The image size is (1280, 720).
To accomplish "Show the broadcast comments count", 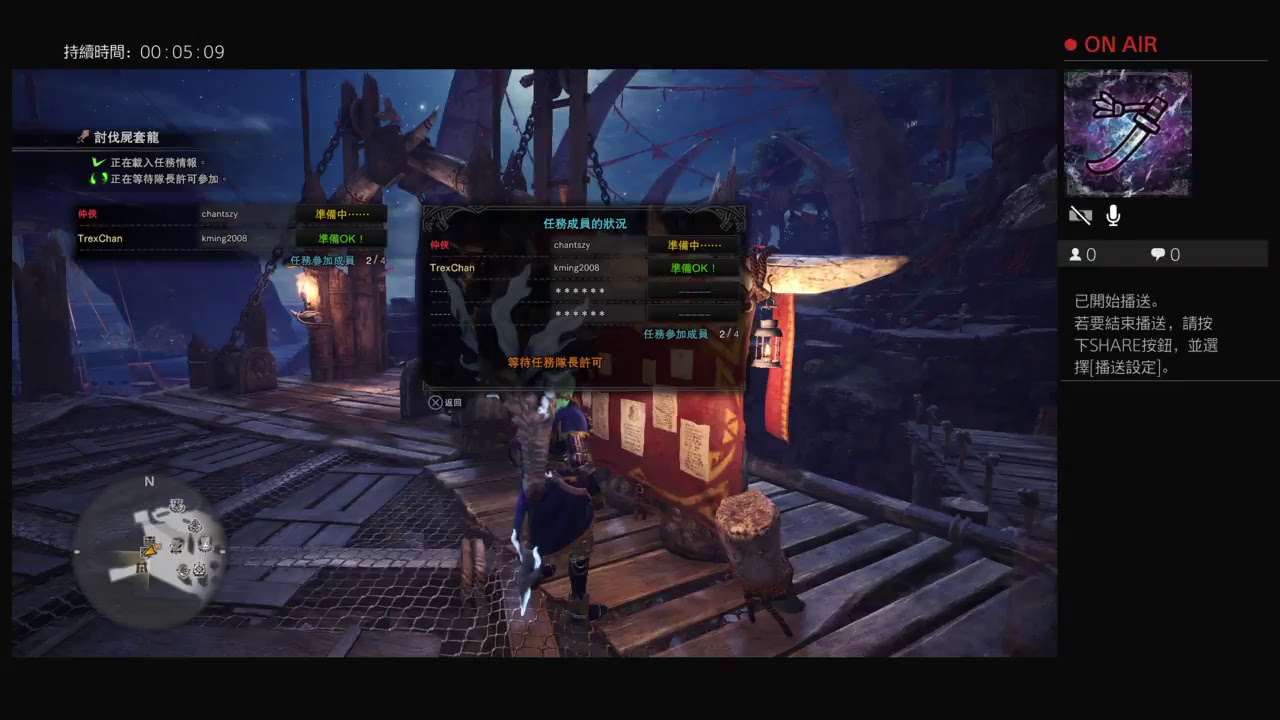I will pyautogui.click(x=1165, y=255).
